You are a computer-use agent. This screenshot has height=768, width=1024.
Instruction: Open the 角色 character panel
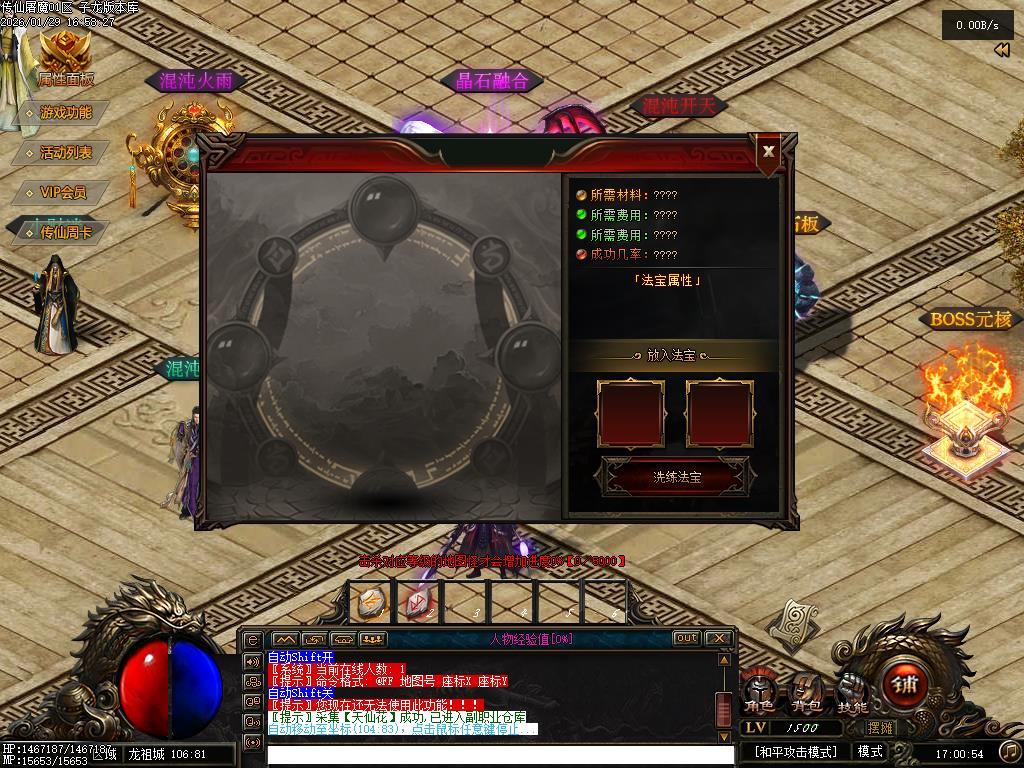(x=760, y=691)
